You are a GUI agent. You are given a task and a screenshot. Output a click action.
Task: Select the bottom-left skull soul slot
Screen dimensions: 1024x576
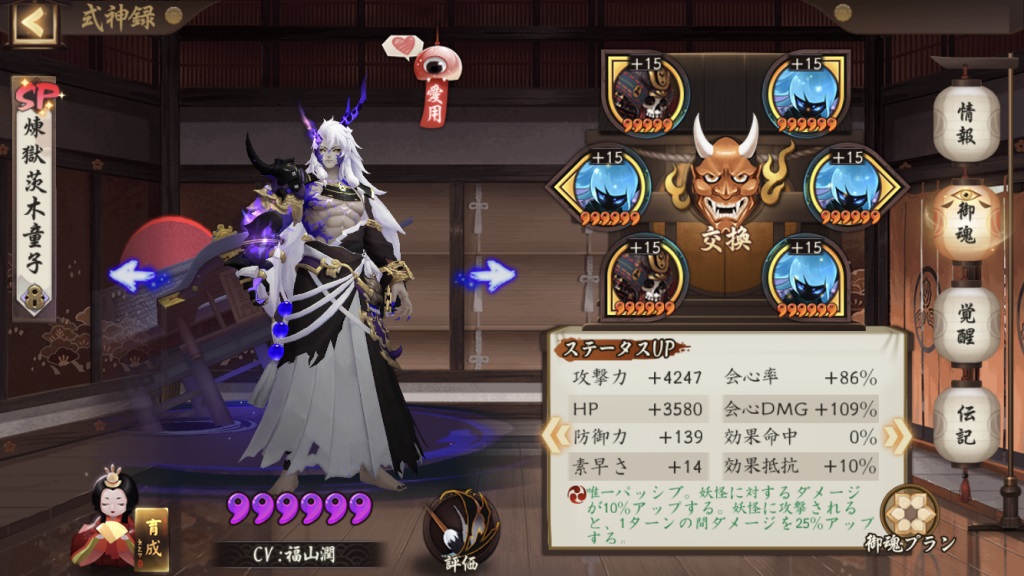click(645, 277)
